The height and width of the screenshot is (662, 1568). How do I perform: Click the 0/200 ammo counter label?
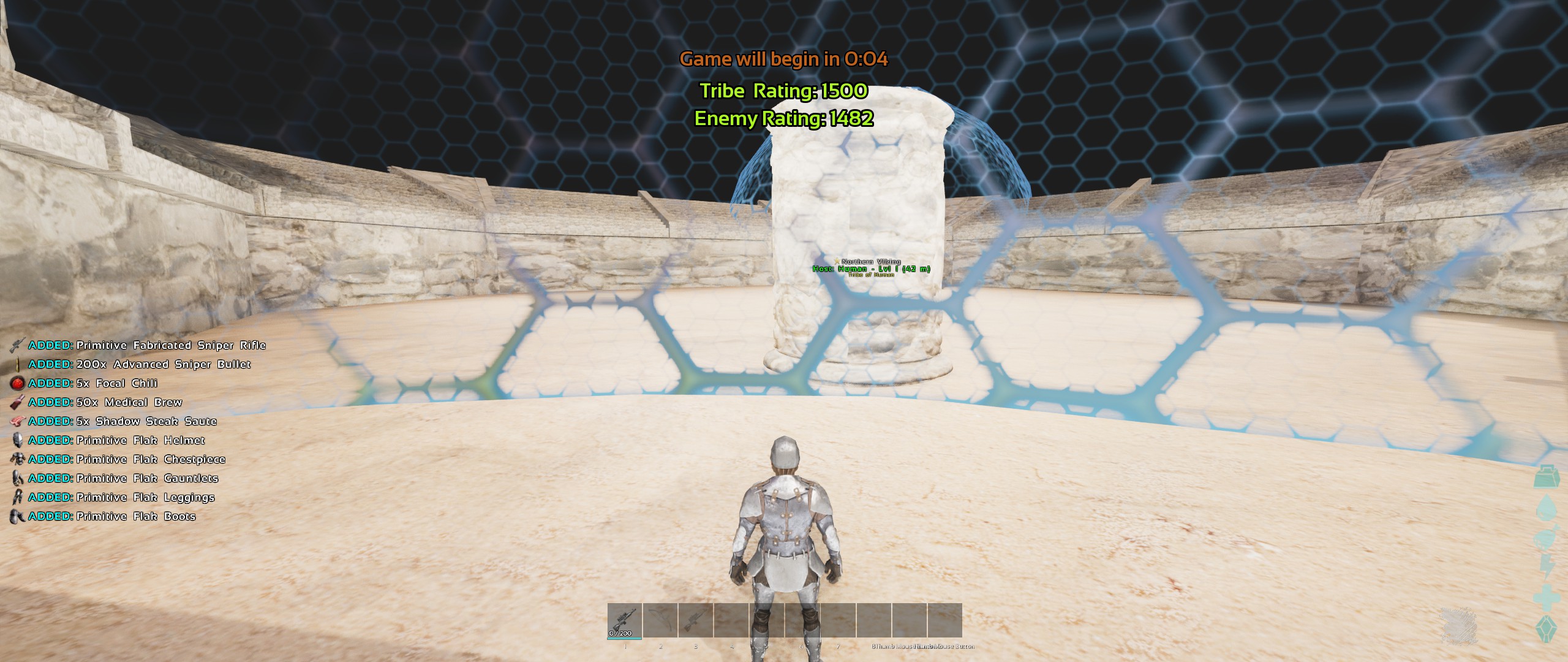(x=620, y=633)
